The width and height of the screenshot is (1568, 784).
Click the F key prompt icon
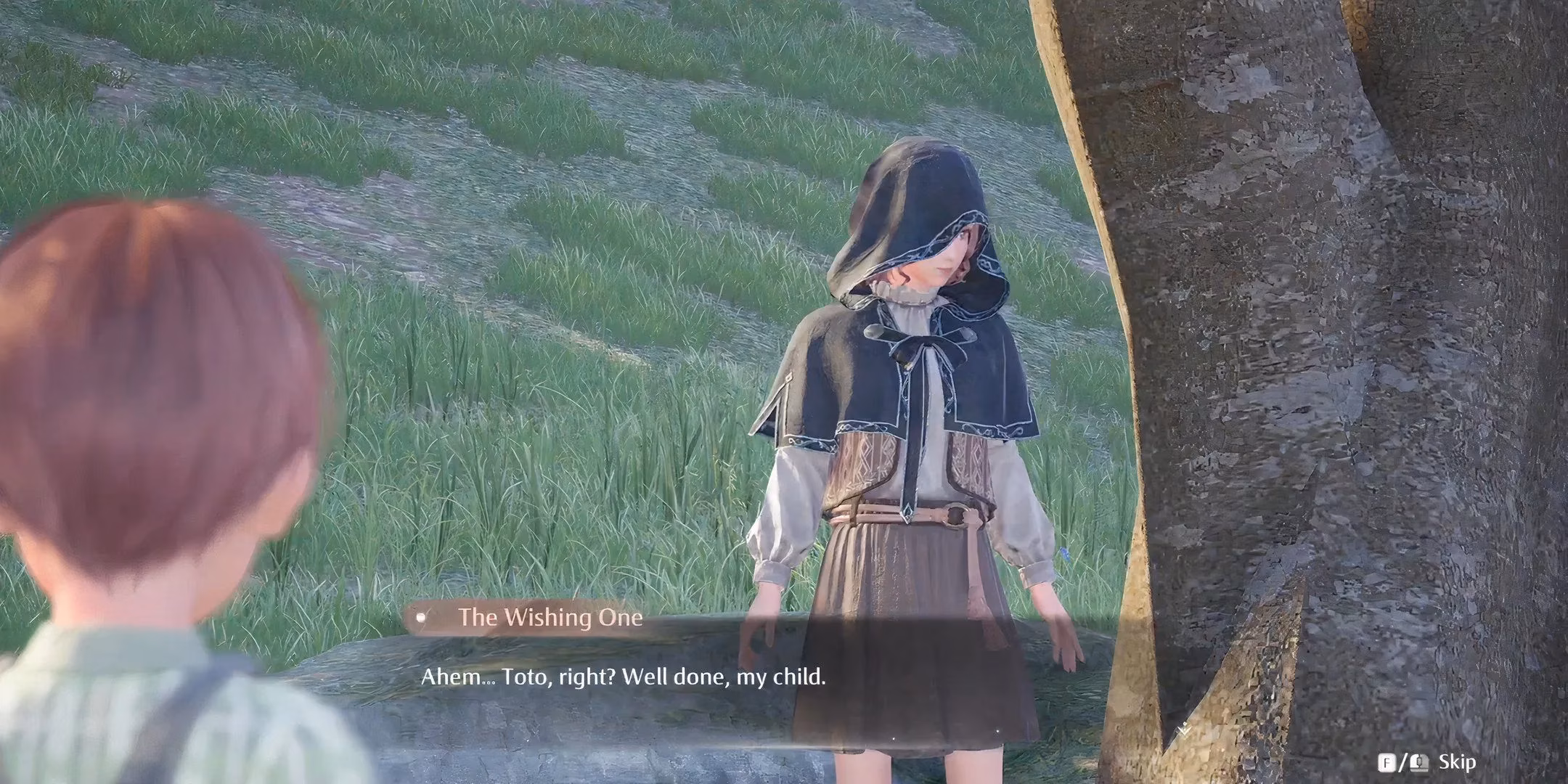pos(1388,762)
